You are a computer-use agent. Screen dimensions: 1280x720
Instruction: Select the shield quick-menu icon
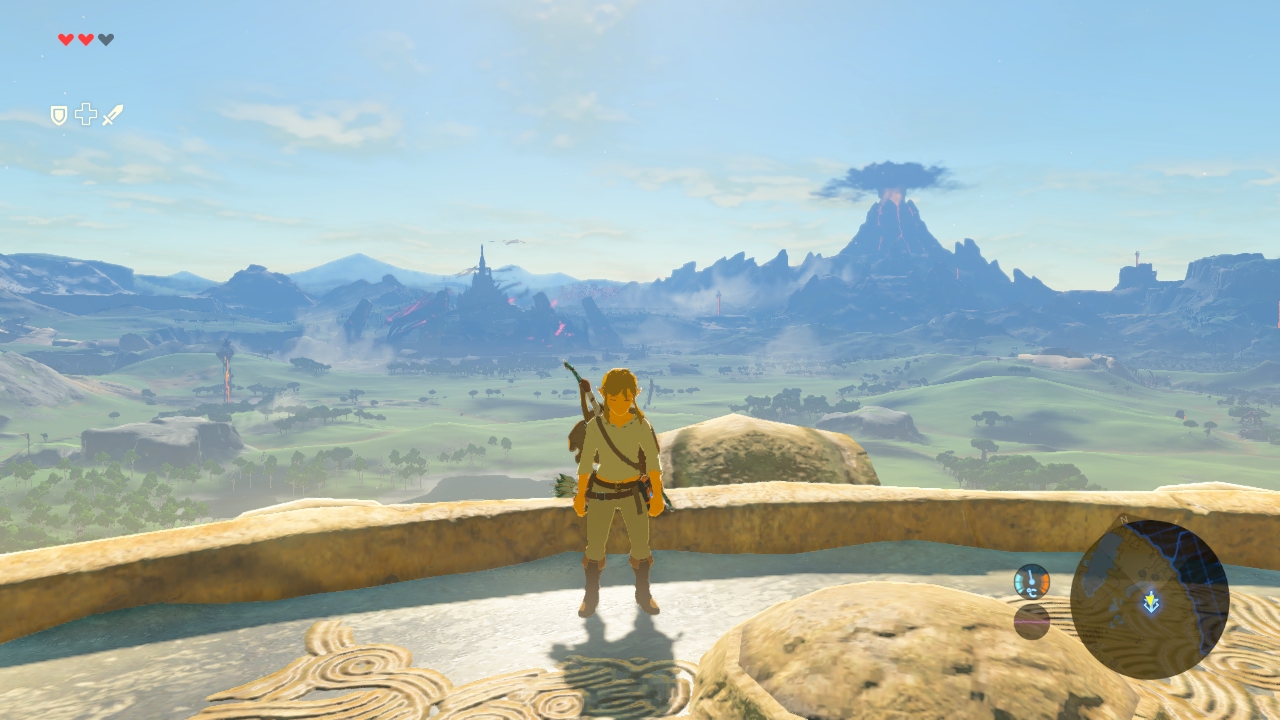point(59,115)
